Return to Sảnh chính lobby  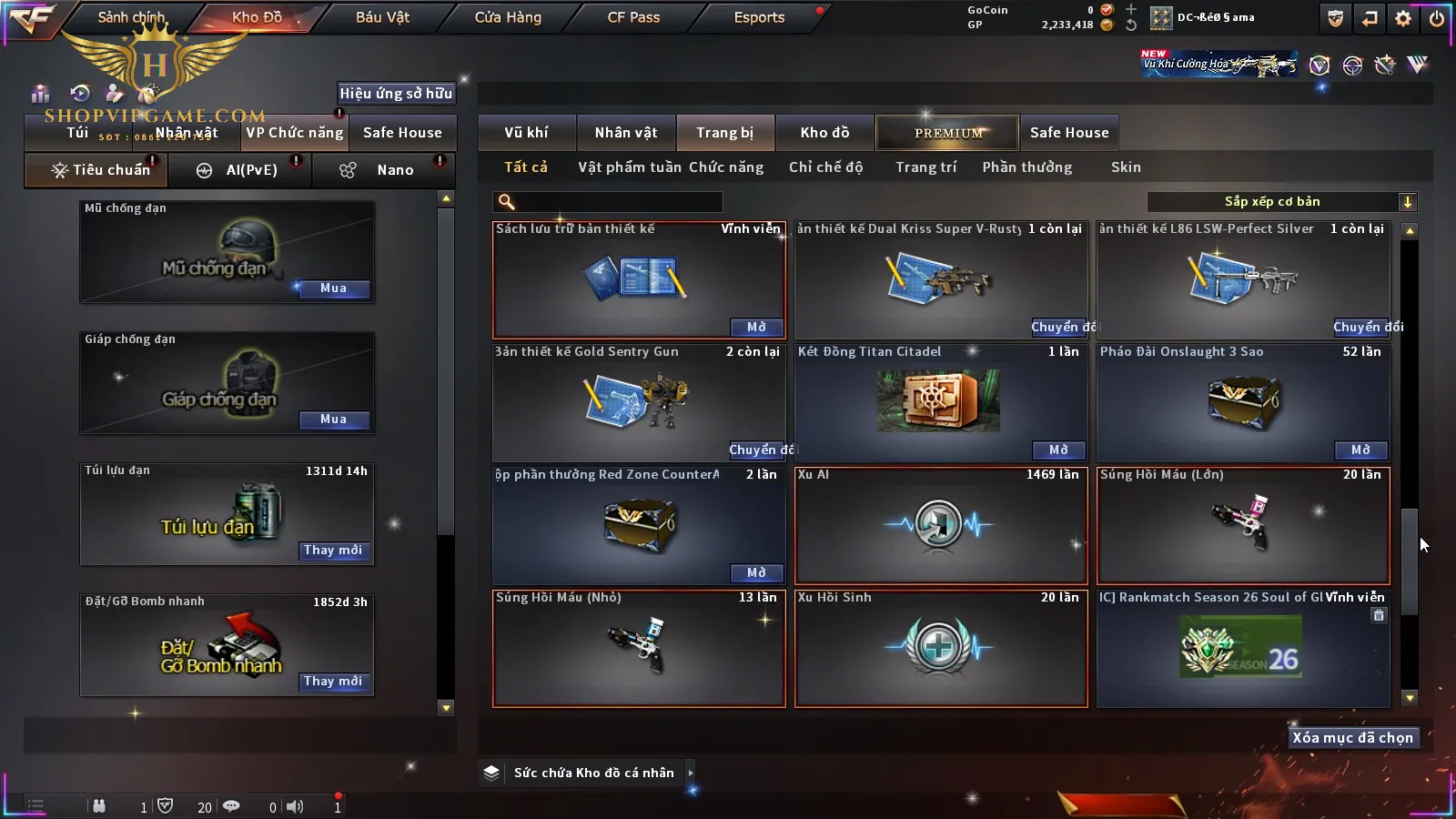click(131, 17)
